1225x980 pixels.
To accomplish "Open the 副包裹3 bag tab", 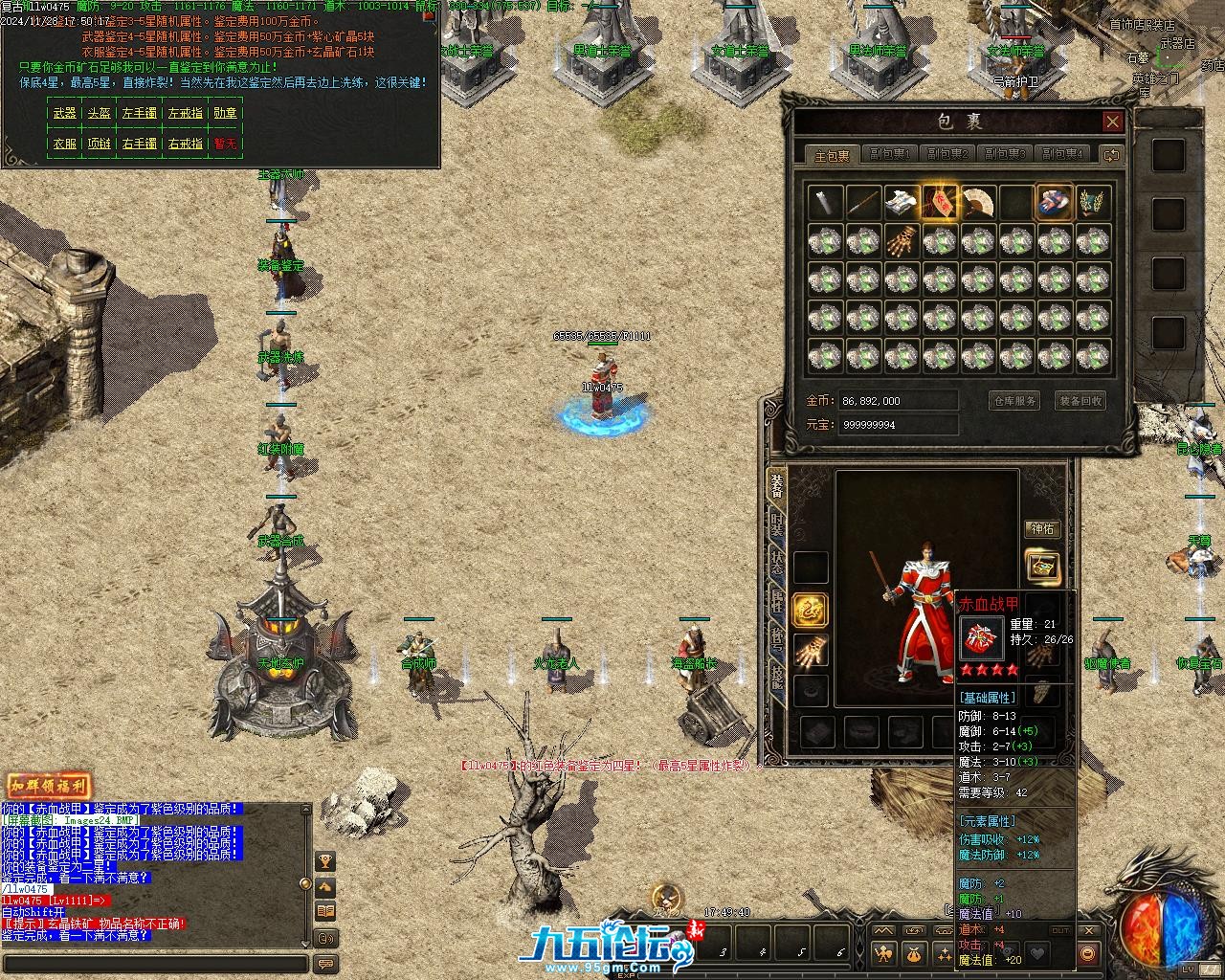I will pos(1004,154).
